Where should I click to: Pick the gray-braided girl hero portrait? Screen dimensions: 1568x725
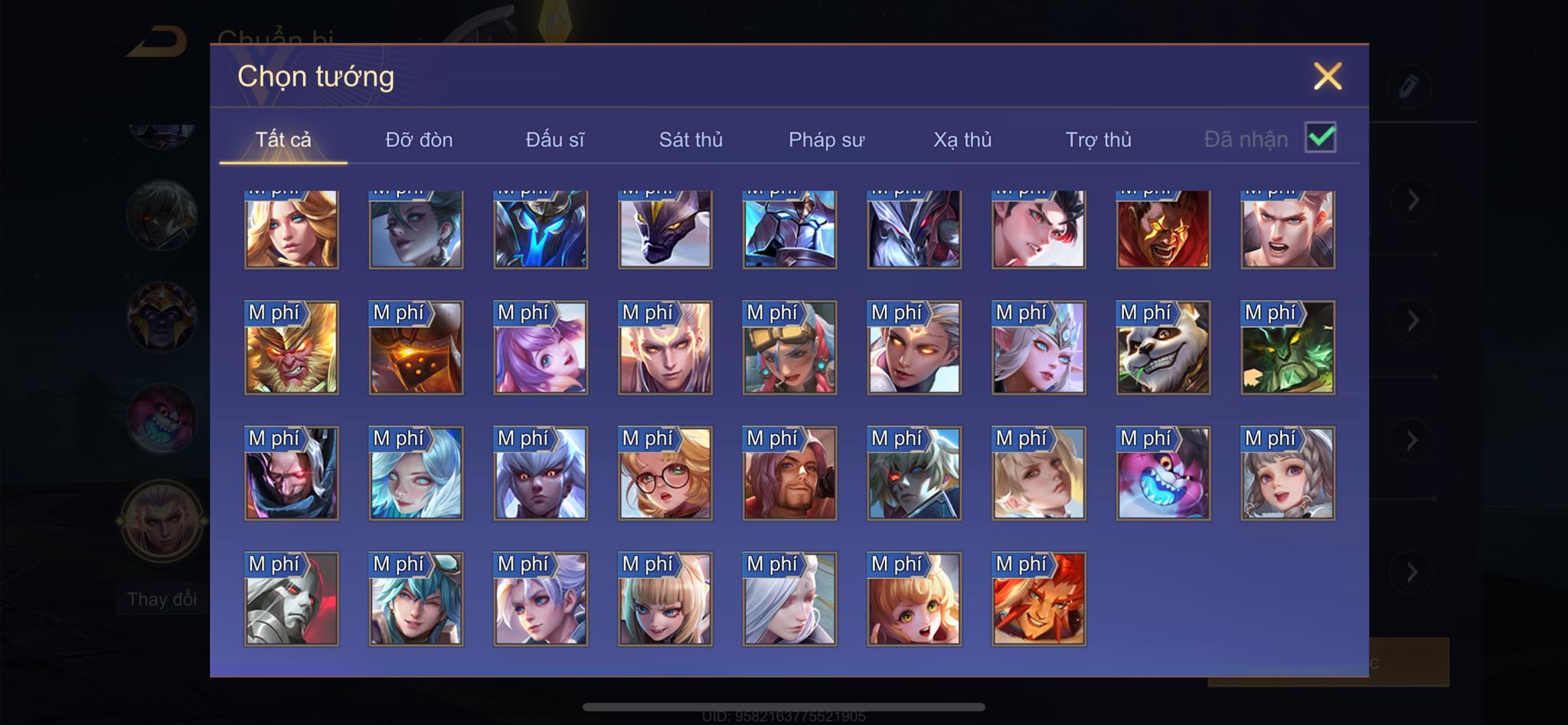pos(1288,474)
